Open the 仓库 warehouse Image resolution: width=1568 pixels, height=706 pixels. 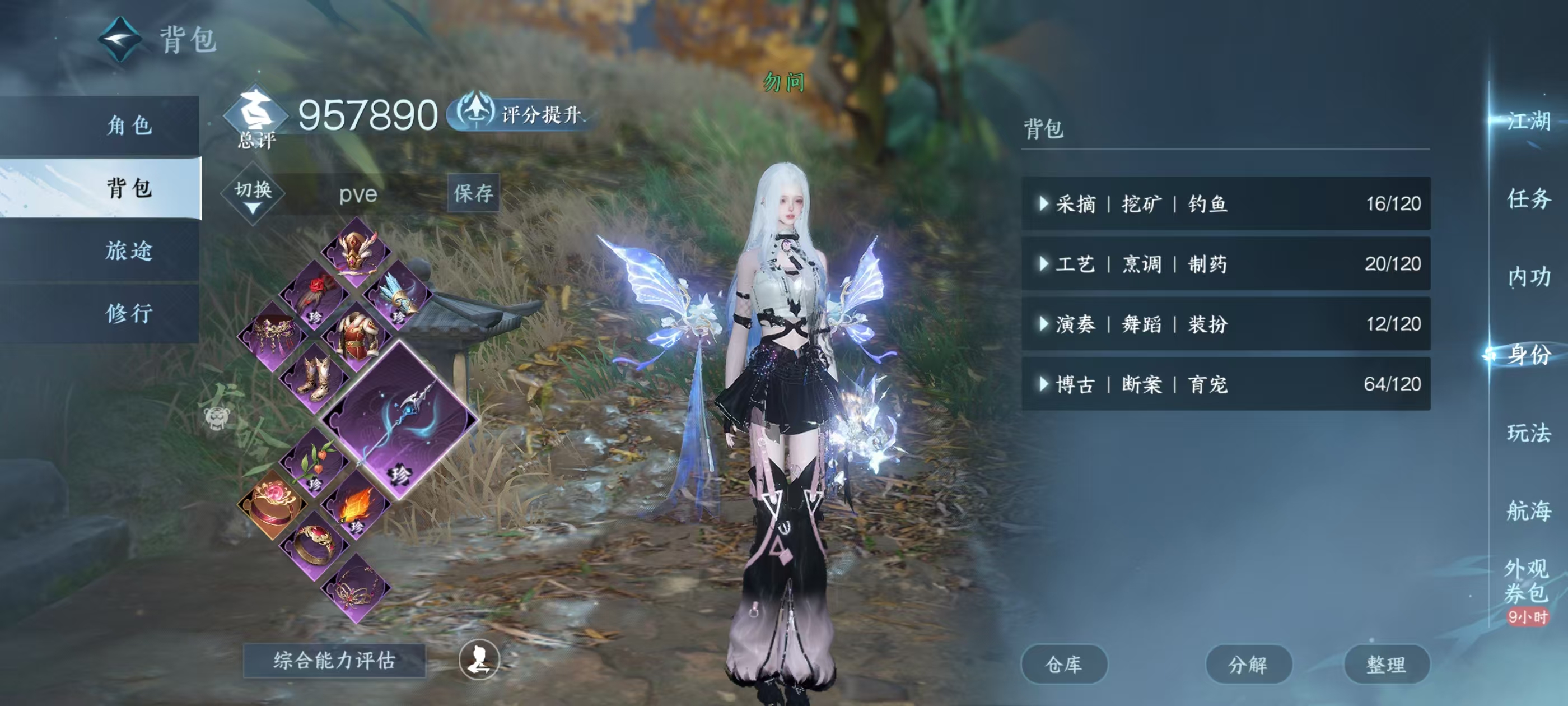(x=1063, y=664)
